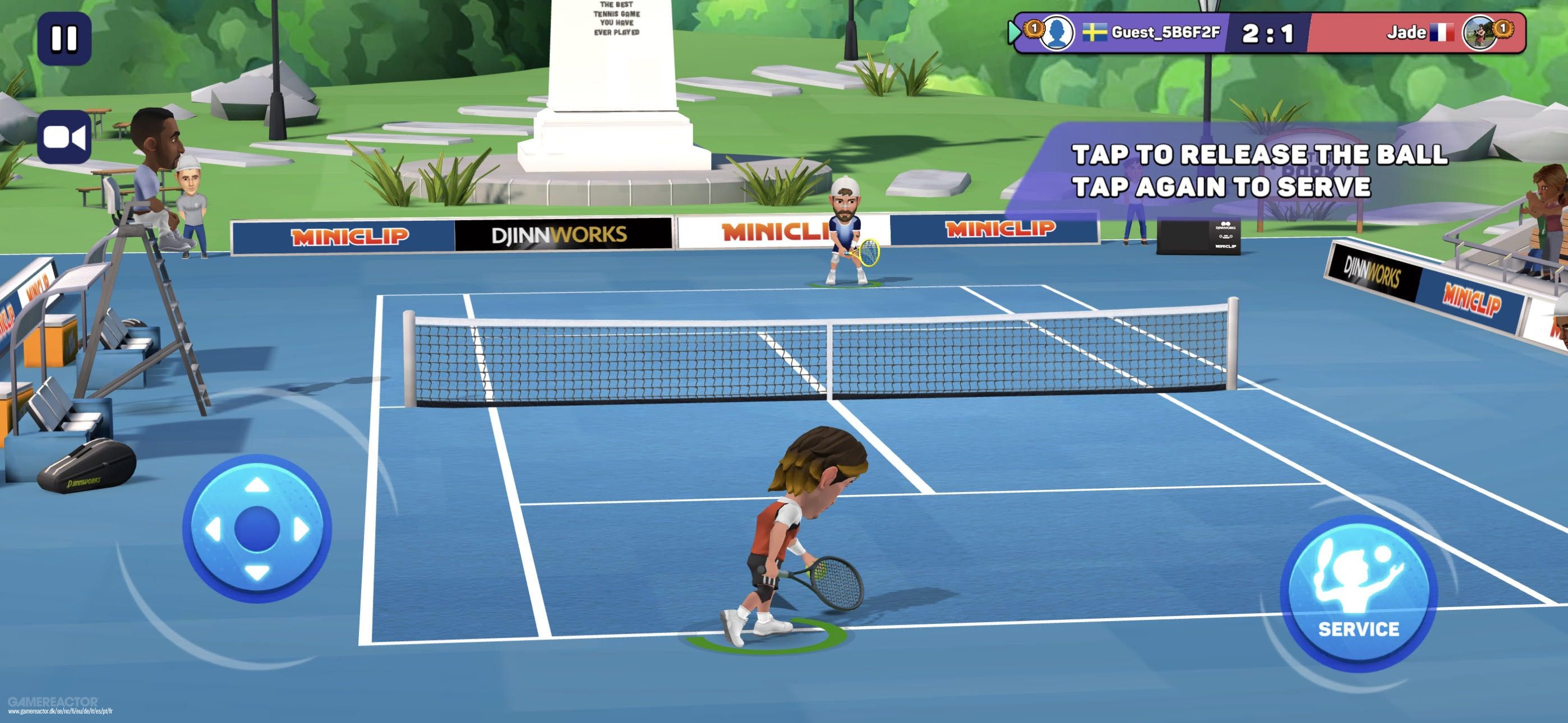
Task: Tap Guest_5B6F2F's rank 1 medal badge
Action: tap(1034, 30)
